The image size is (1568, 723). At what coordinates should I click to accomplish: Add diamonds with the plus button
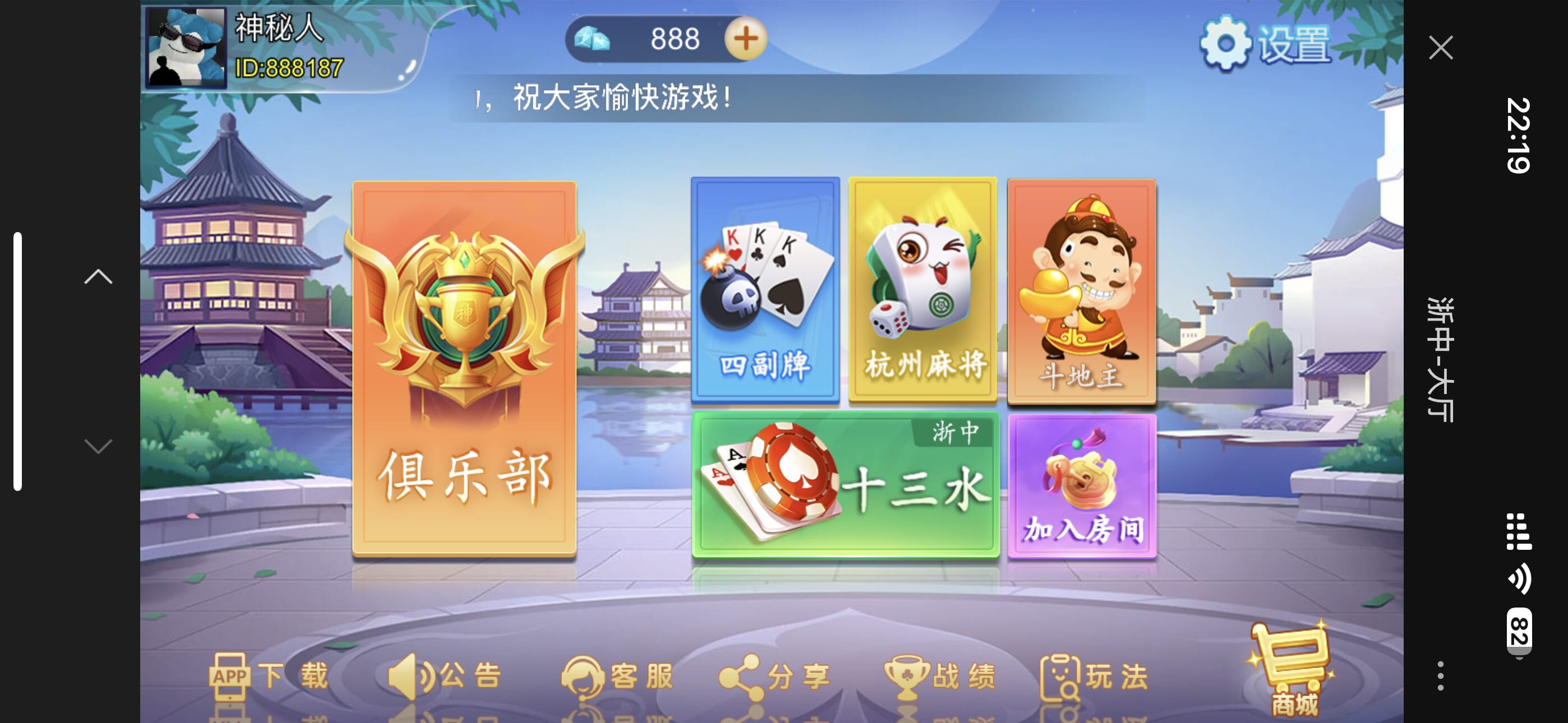click(745, 39)
